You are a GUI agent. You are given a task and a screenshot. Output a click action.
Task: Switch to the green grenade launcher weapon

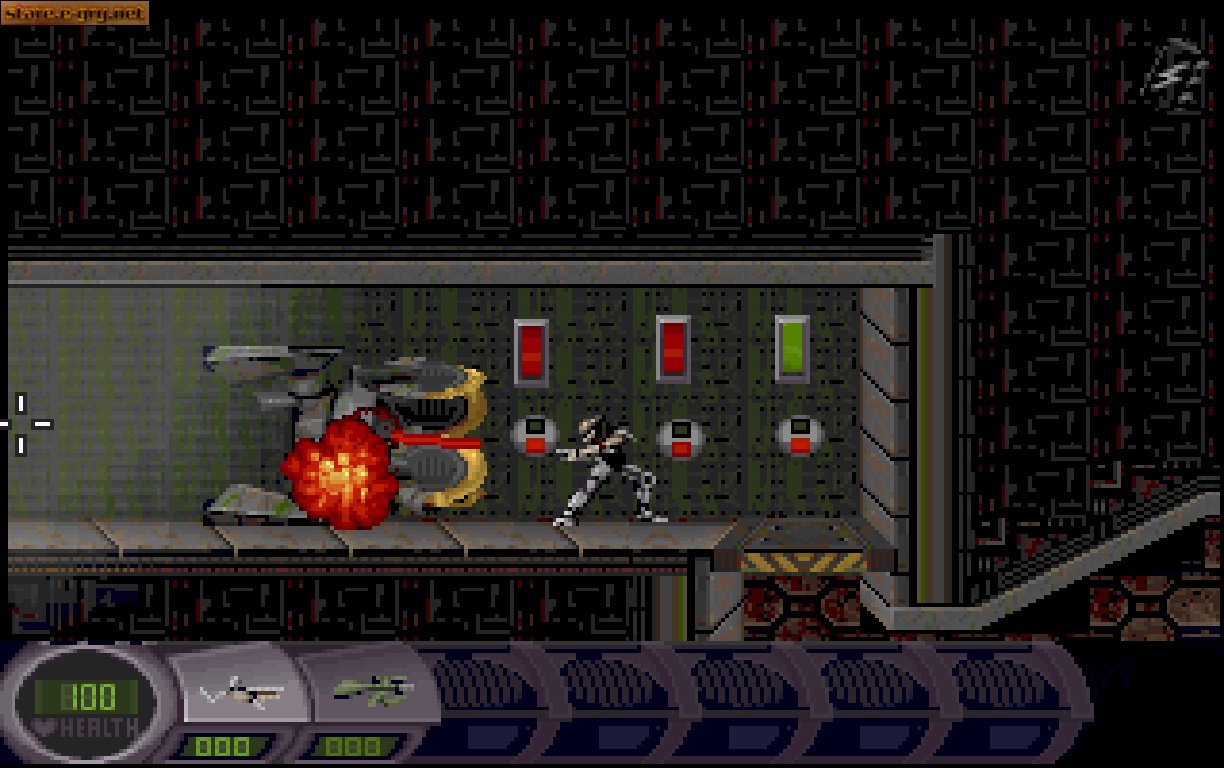[372, 688]
